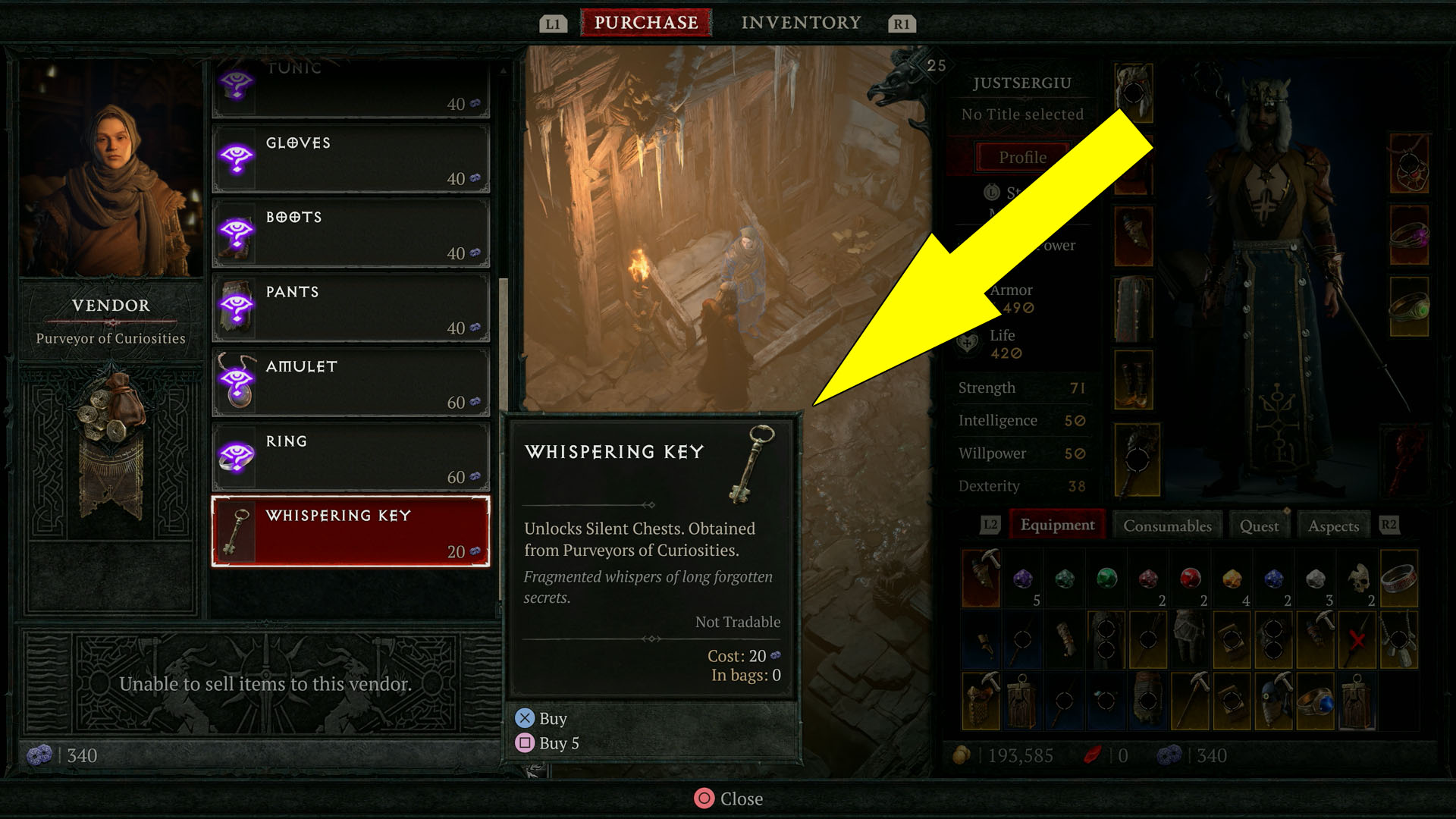The image size is (1456, 819).
Task: Select the Boots item icon from the vendor
Action: [x=237, y=232]
